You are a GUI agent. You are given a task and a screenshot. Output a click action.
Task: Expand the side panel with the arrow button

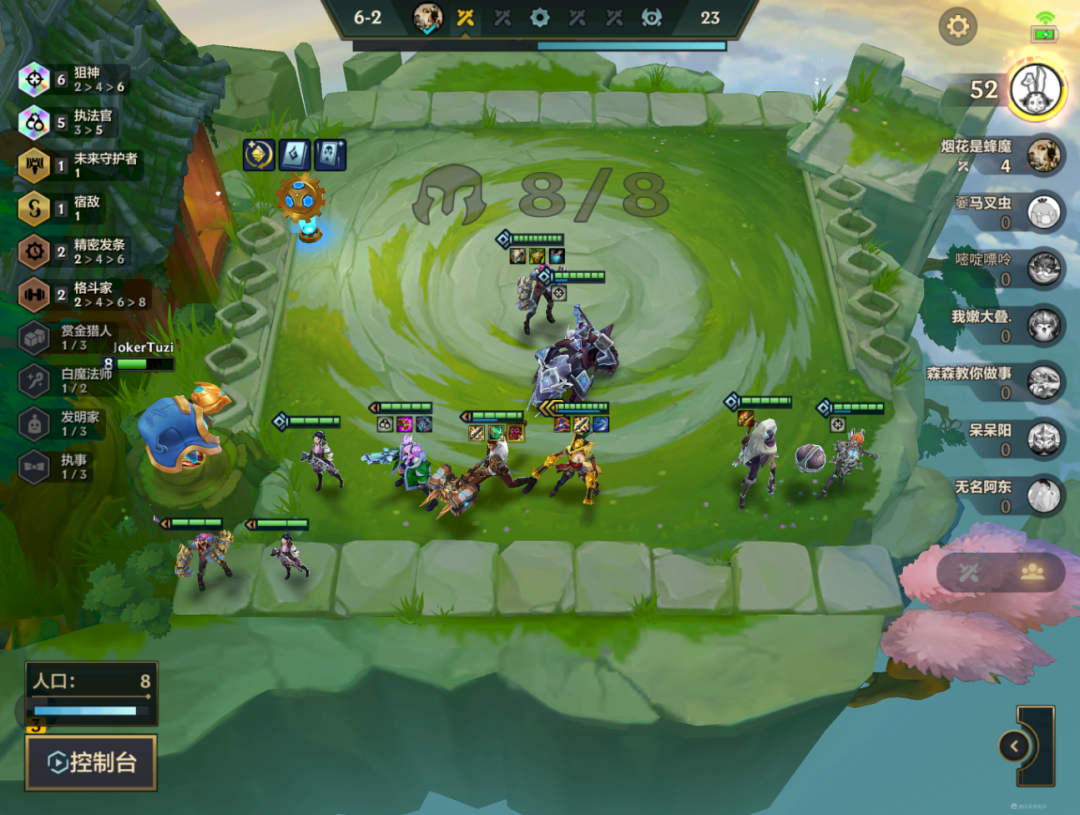1014,746
